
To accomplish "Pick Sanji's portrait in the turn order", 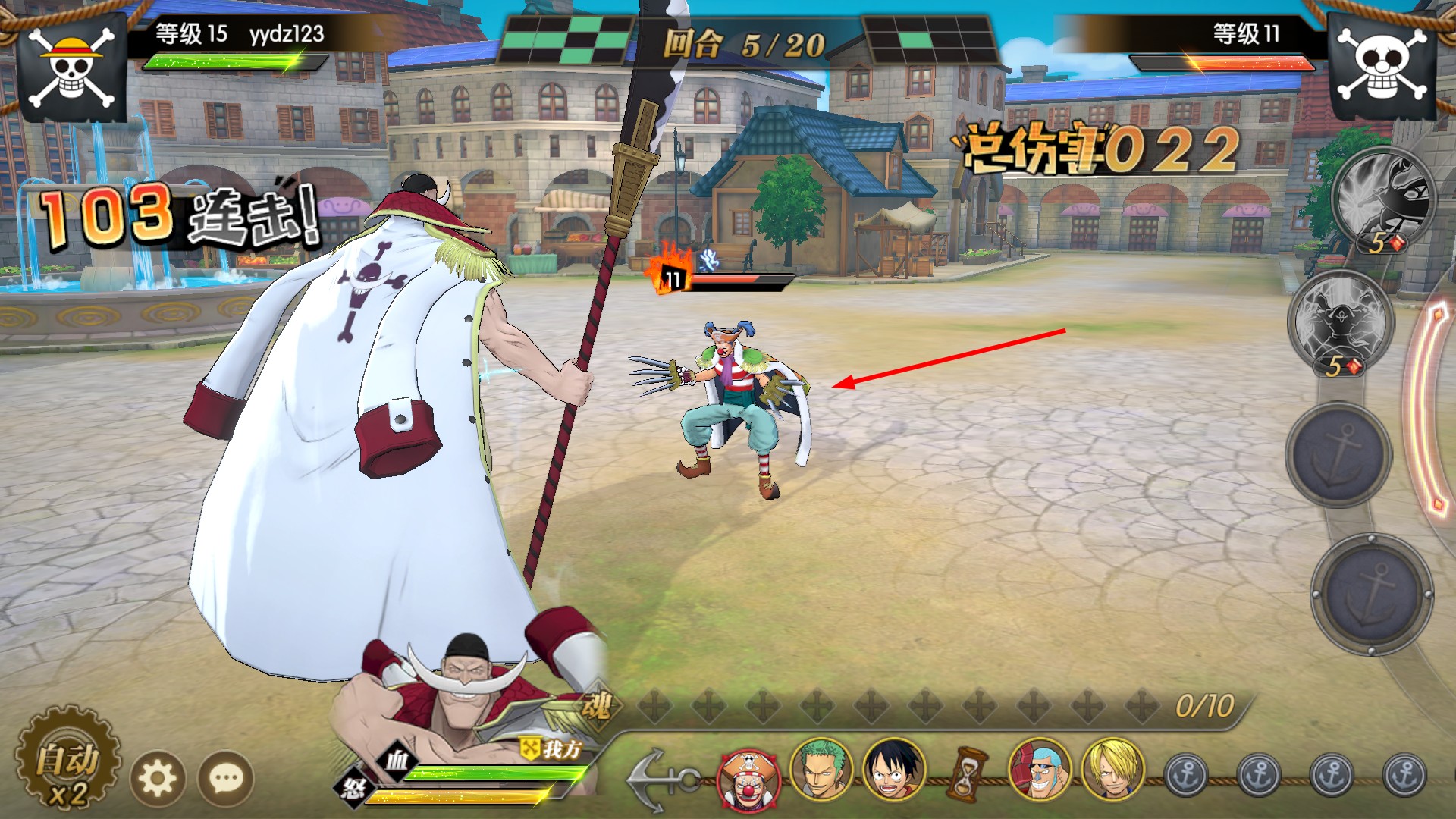I will (1112, 769).
